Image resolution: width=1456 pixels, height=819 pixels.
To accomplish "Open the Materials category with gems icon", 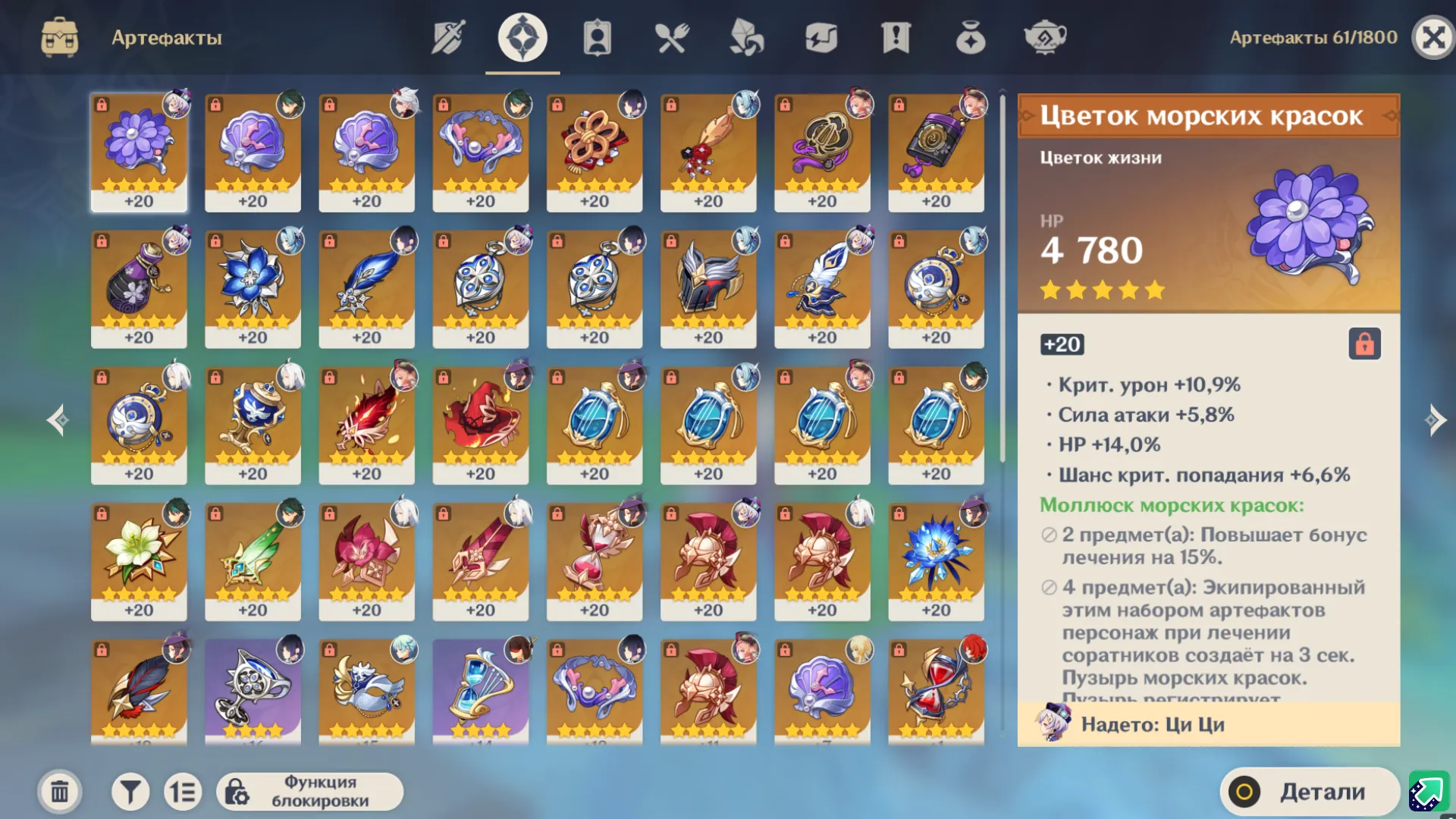I will [747, 36].
